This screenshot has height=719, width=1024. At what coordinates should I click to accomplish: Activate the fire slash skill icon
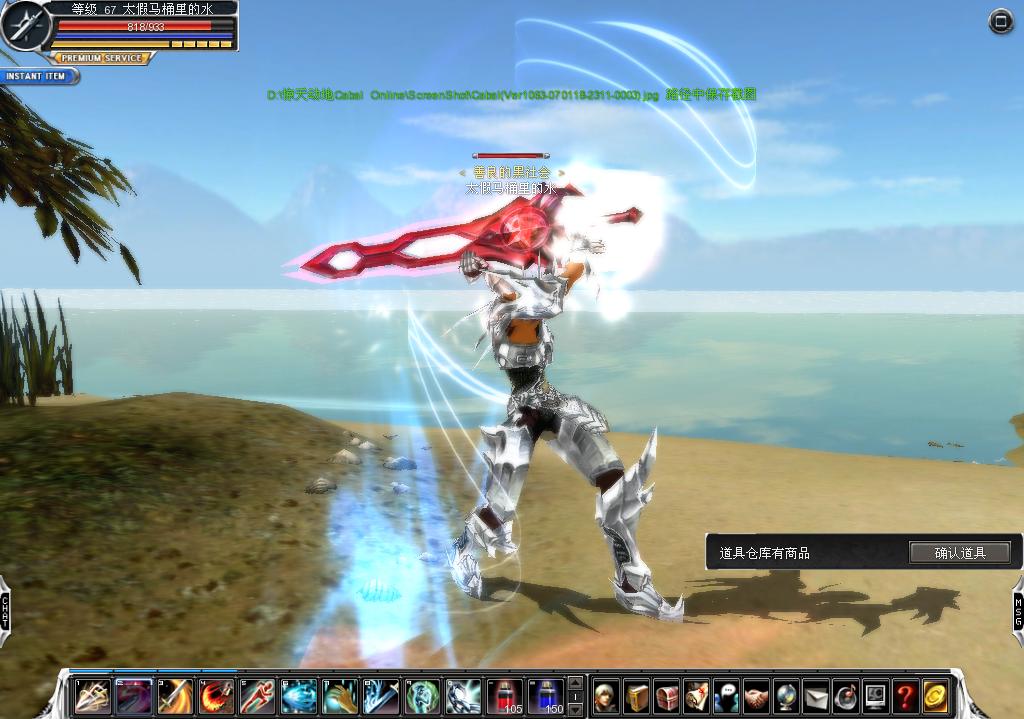217,695
